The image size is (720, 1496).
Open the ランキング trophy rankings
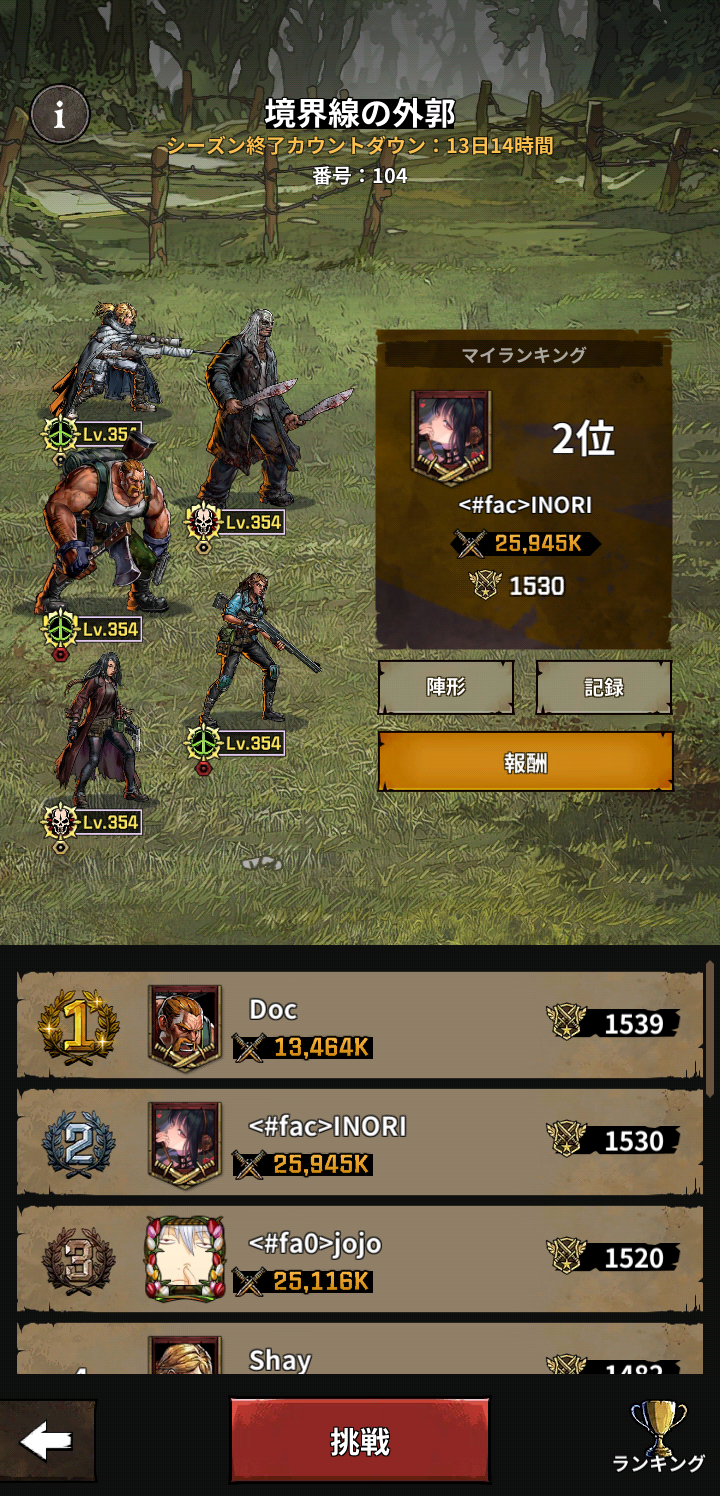point(659,1438)
